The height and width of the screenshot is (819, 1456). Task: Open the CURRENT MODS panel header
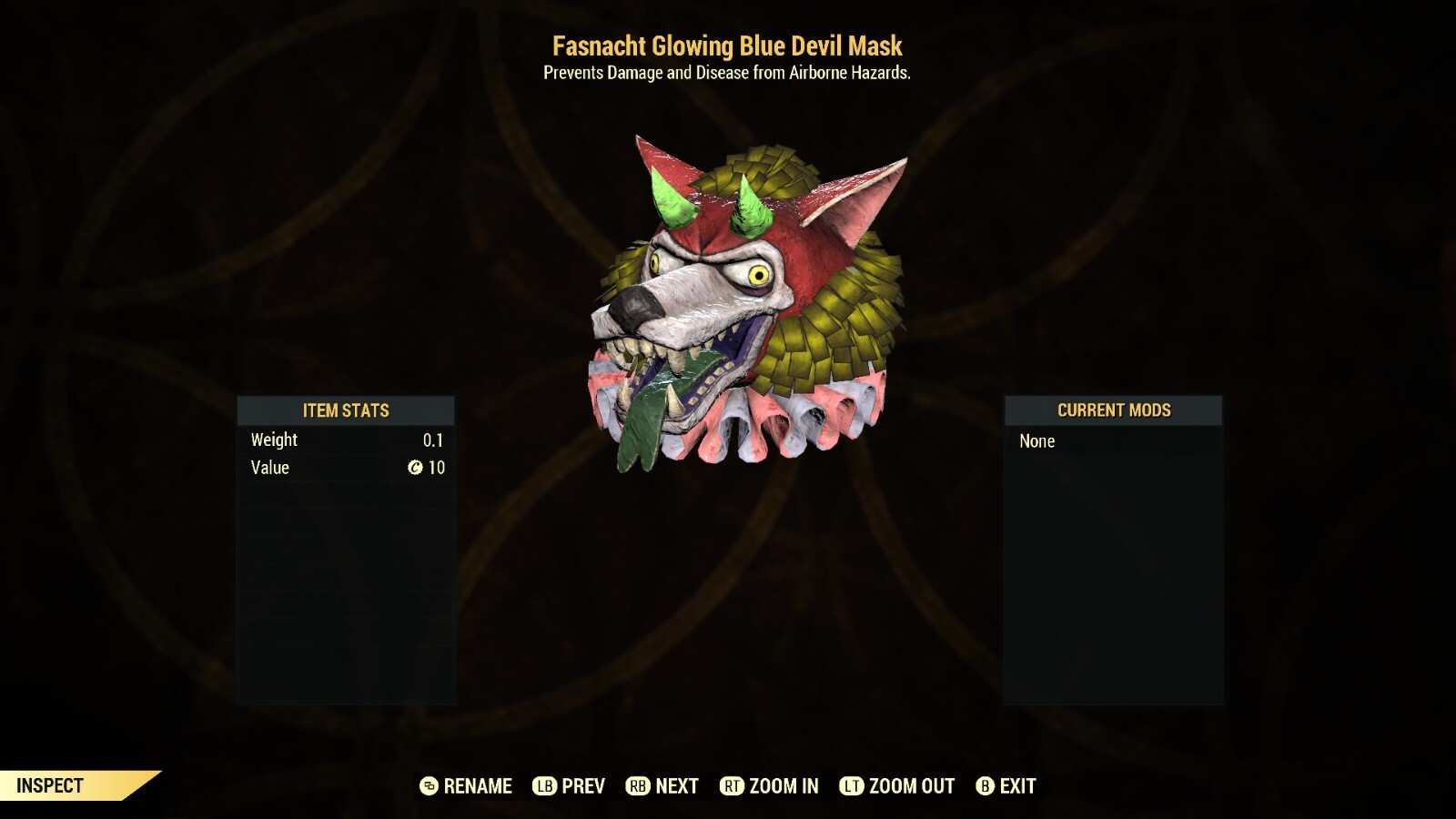click(1113, 410)
